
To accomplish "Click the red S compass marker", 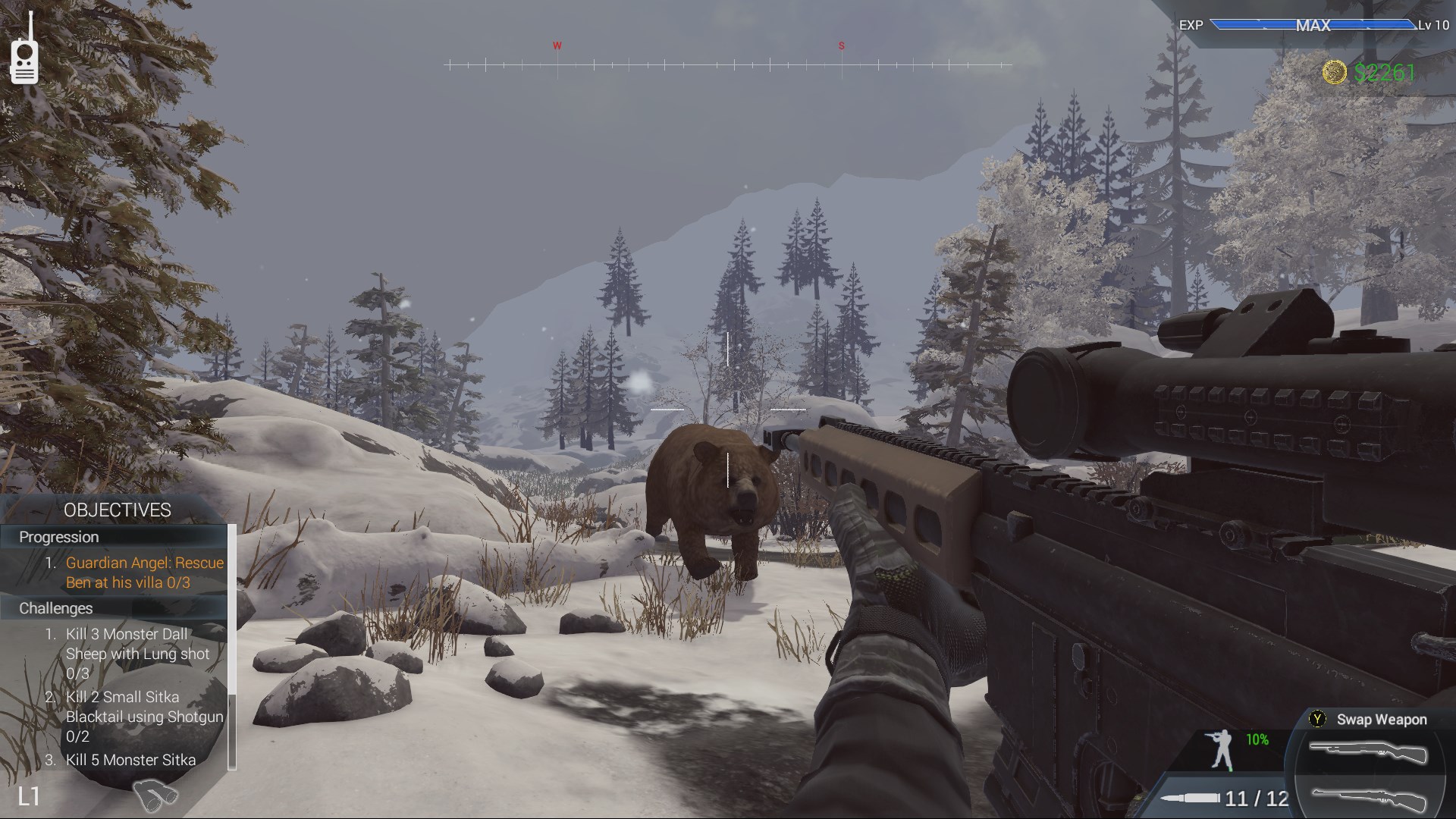I will click(839, 45).
